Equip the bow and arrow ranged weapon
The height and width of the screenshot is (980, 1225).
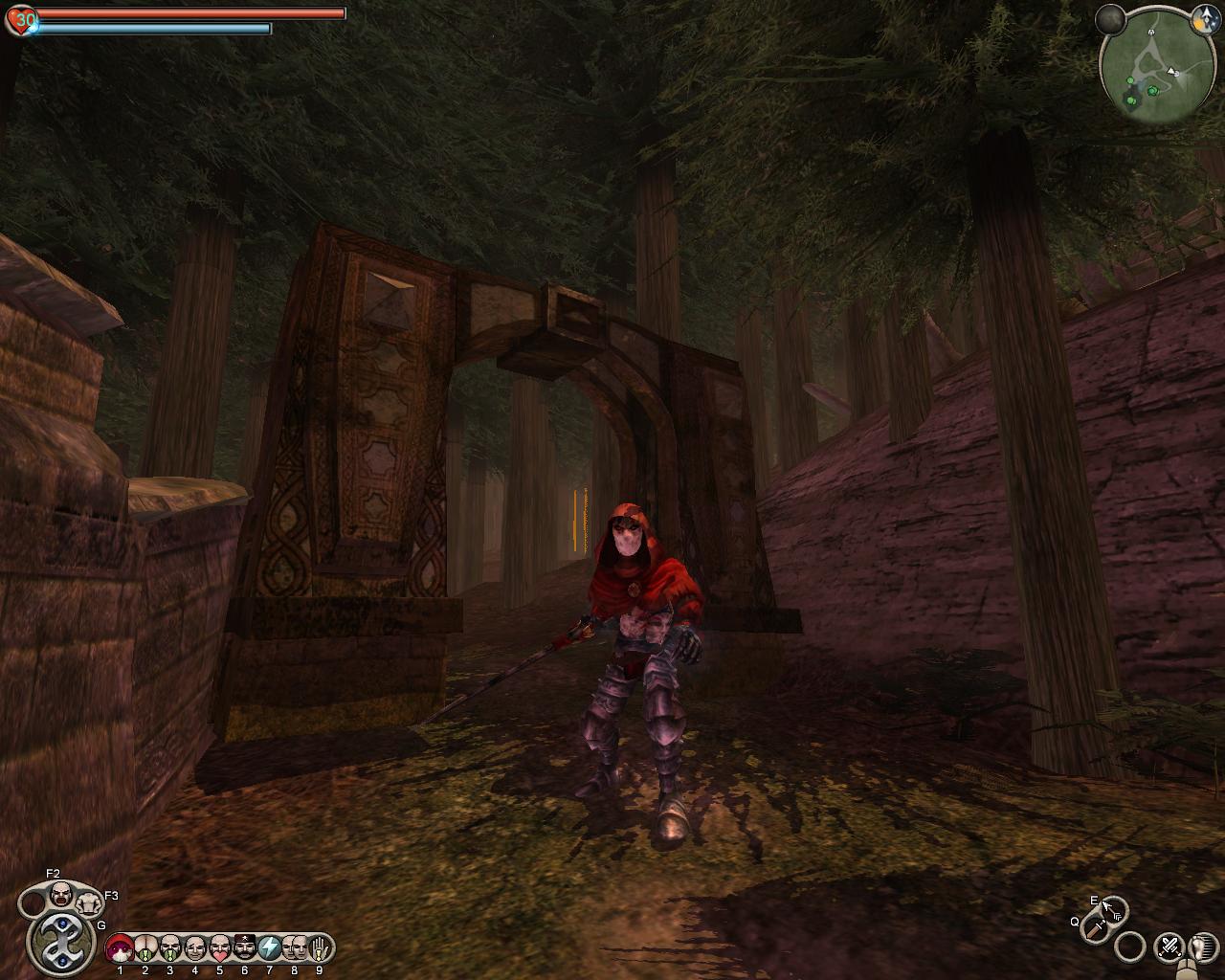coord(1112,908)
